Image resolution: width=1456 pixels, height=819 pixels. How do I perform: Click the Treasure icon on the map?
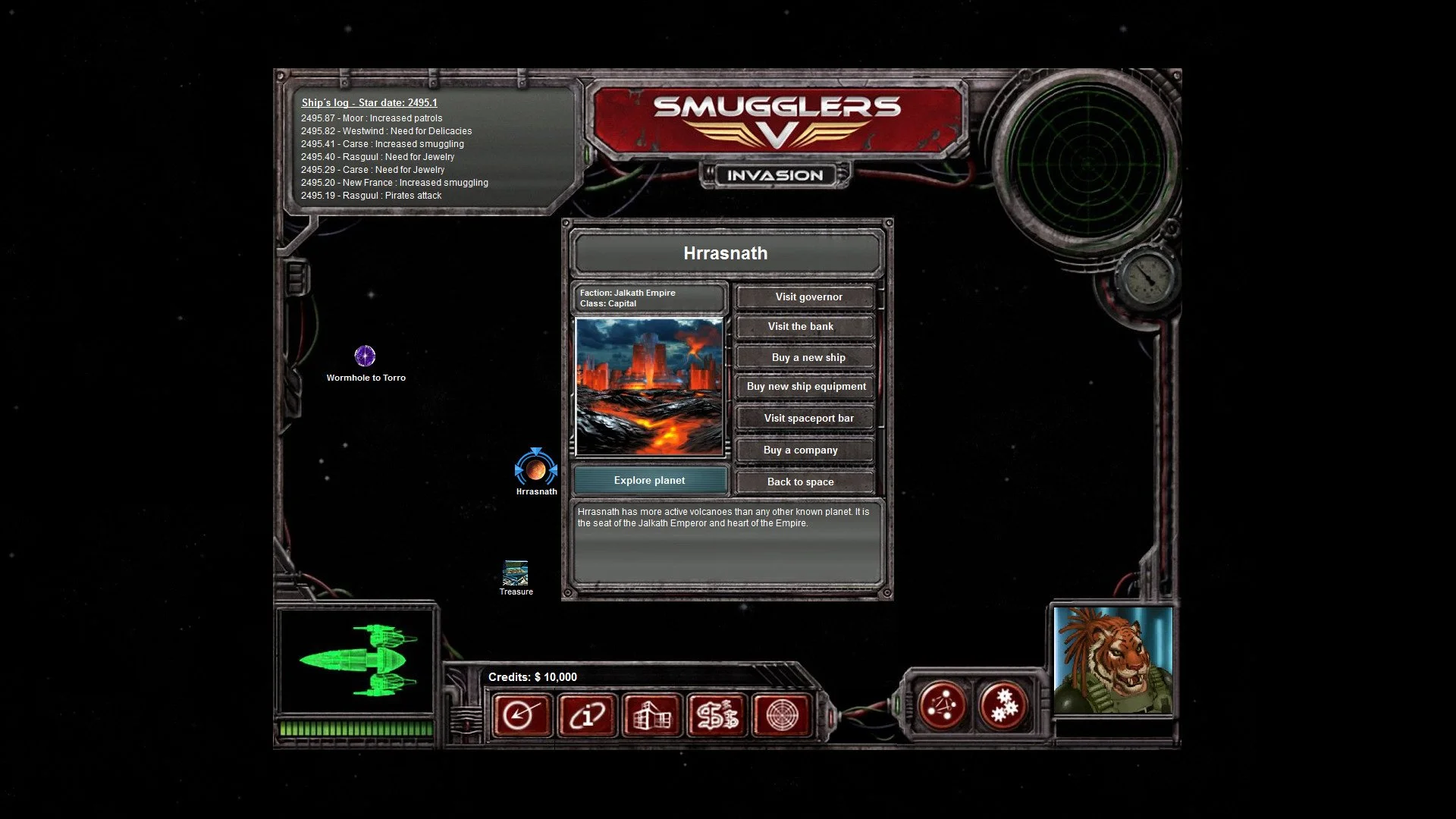click(516, 574)
